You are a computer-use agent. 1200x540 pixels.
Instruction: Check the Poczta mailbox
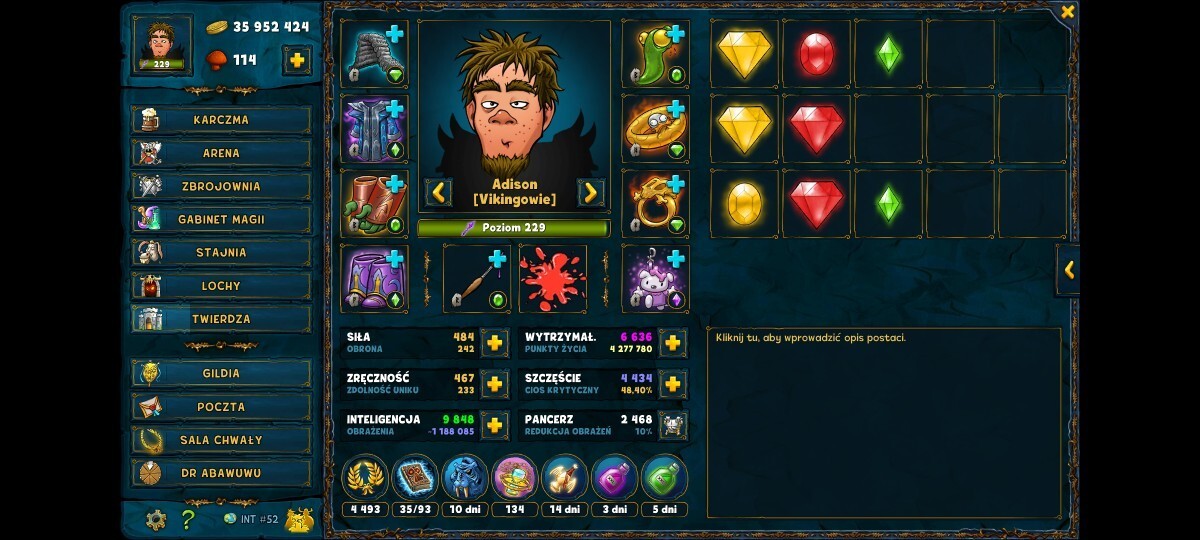(221, 407)
